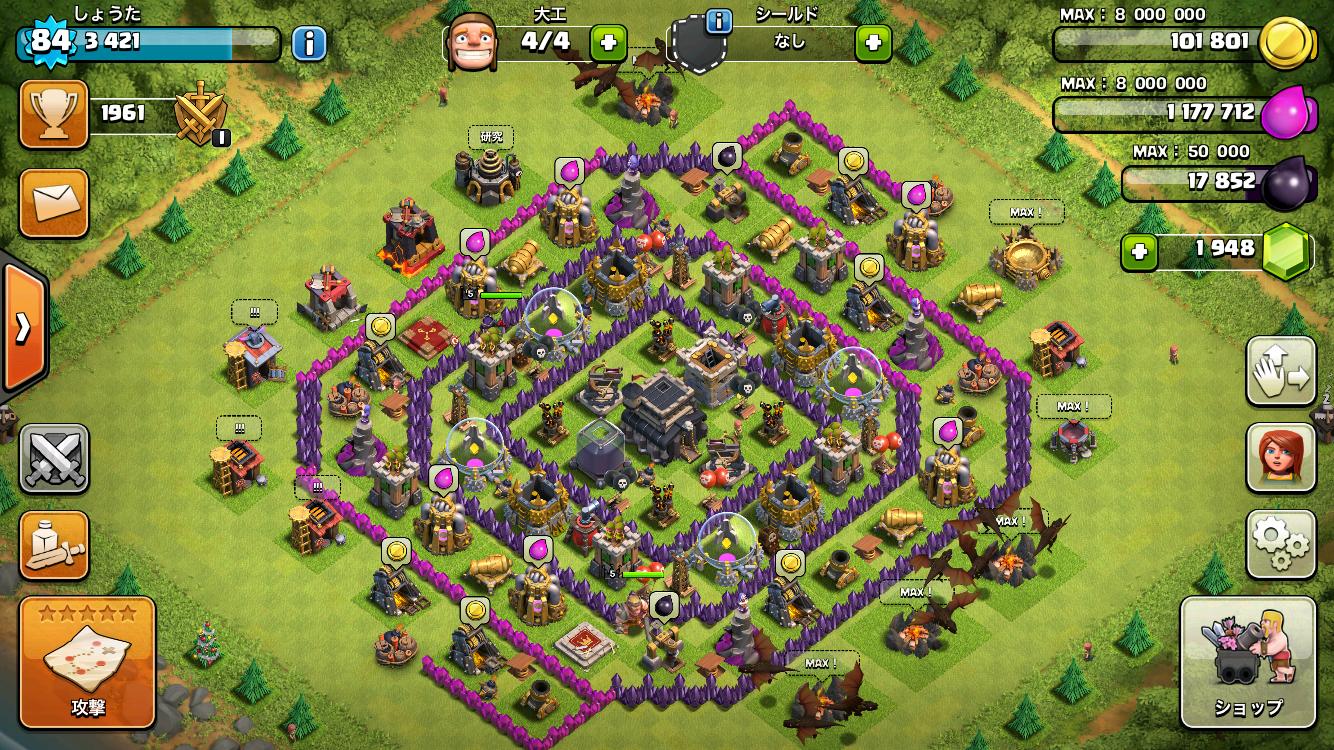Open the 攻撃 attack map

point(87,662)
